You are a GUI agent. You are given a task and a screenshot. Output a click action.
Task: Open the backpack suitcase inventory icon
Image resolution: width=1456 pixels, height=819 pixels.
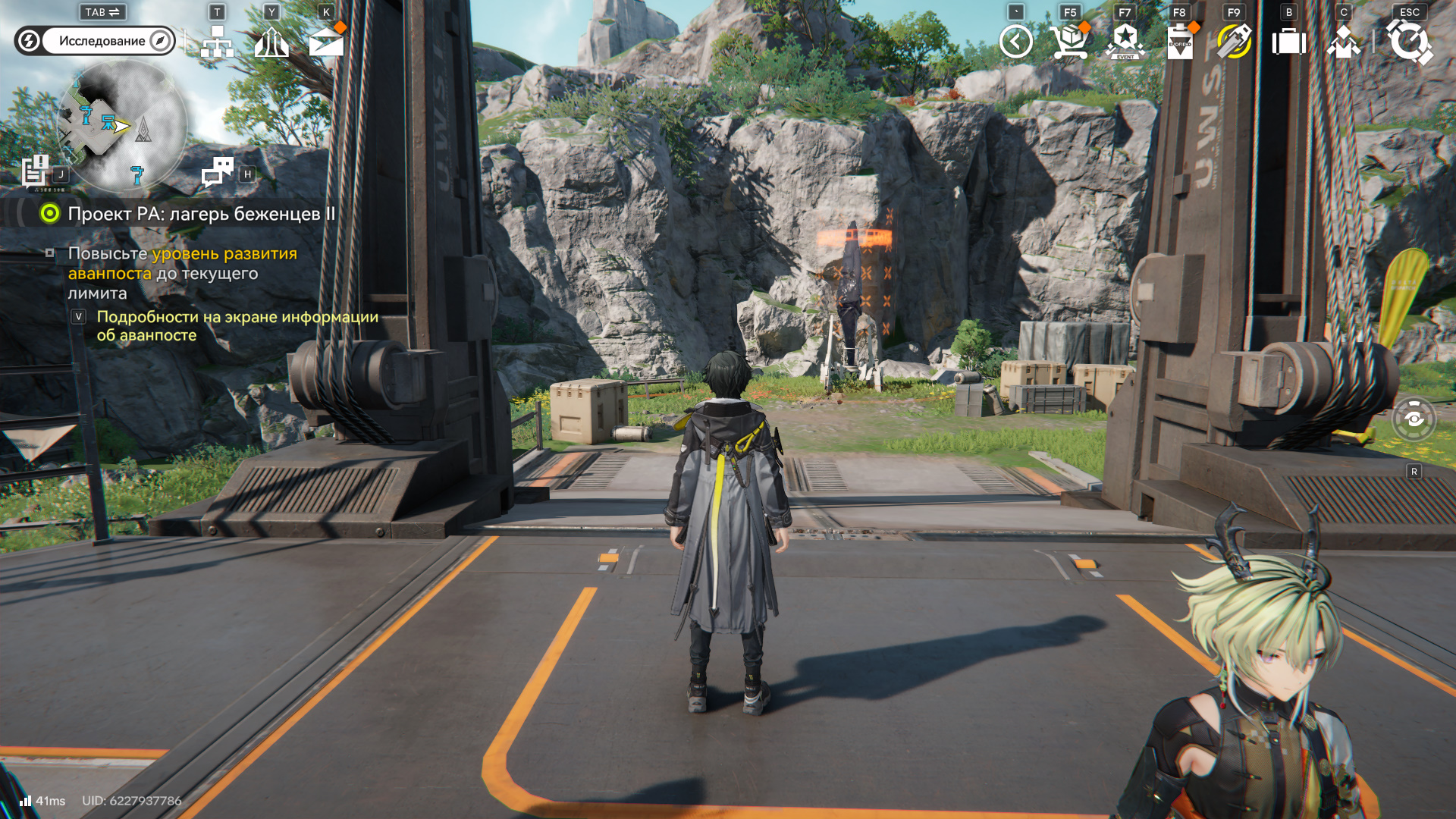pyautogui.click(x=1288, y=42)
